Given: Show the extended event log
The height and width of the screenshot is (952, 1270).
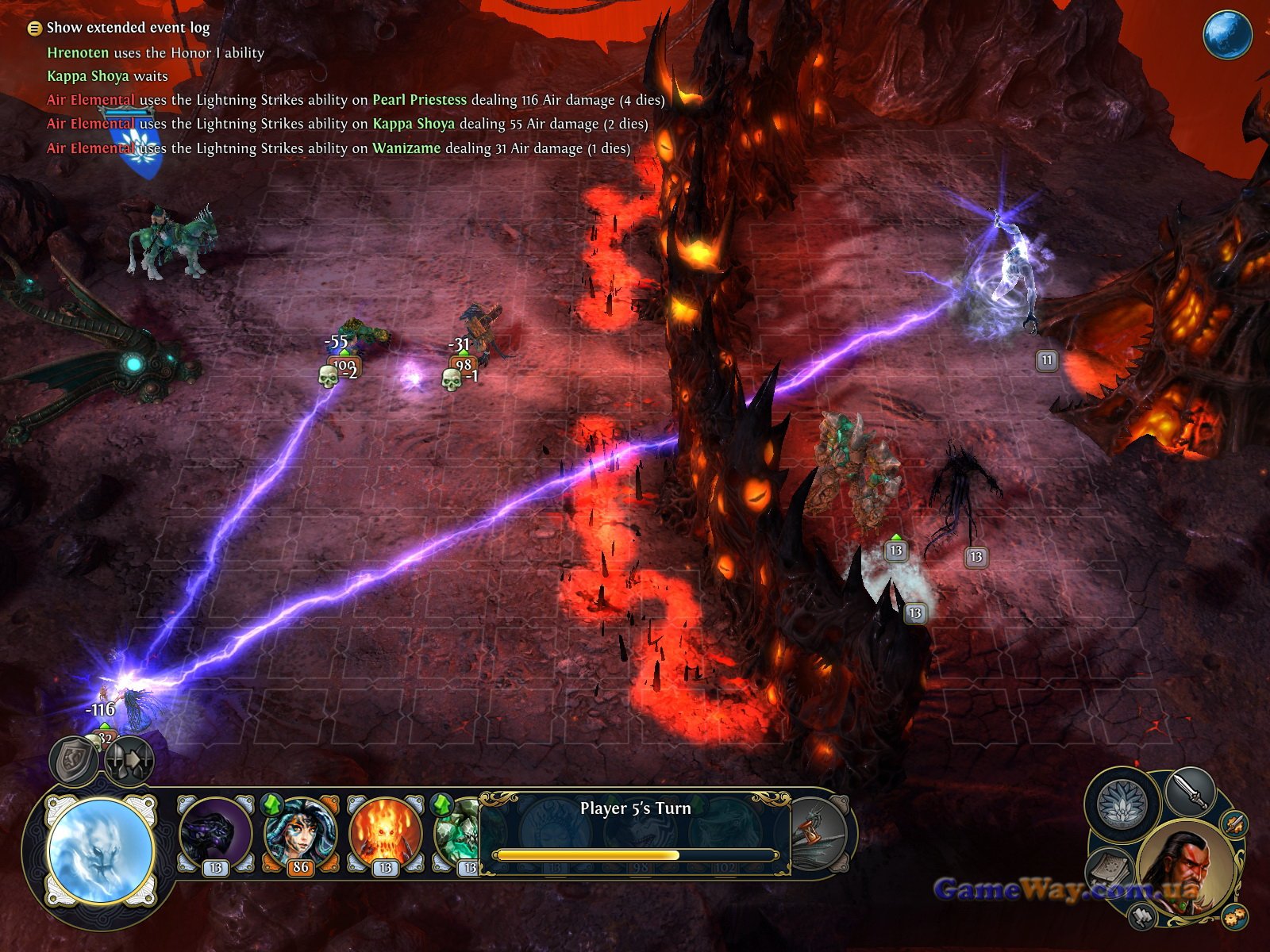Looking at the screenshot, I should (x=34, y=29).
